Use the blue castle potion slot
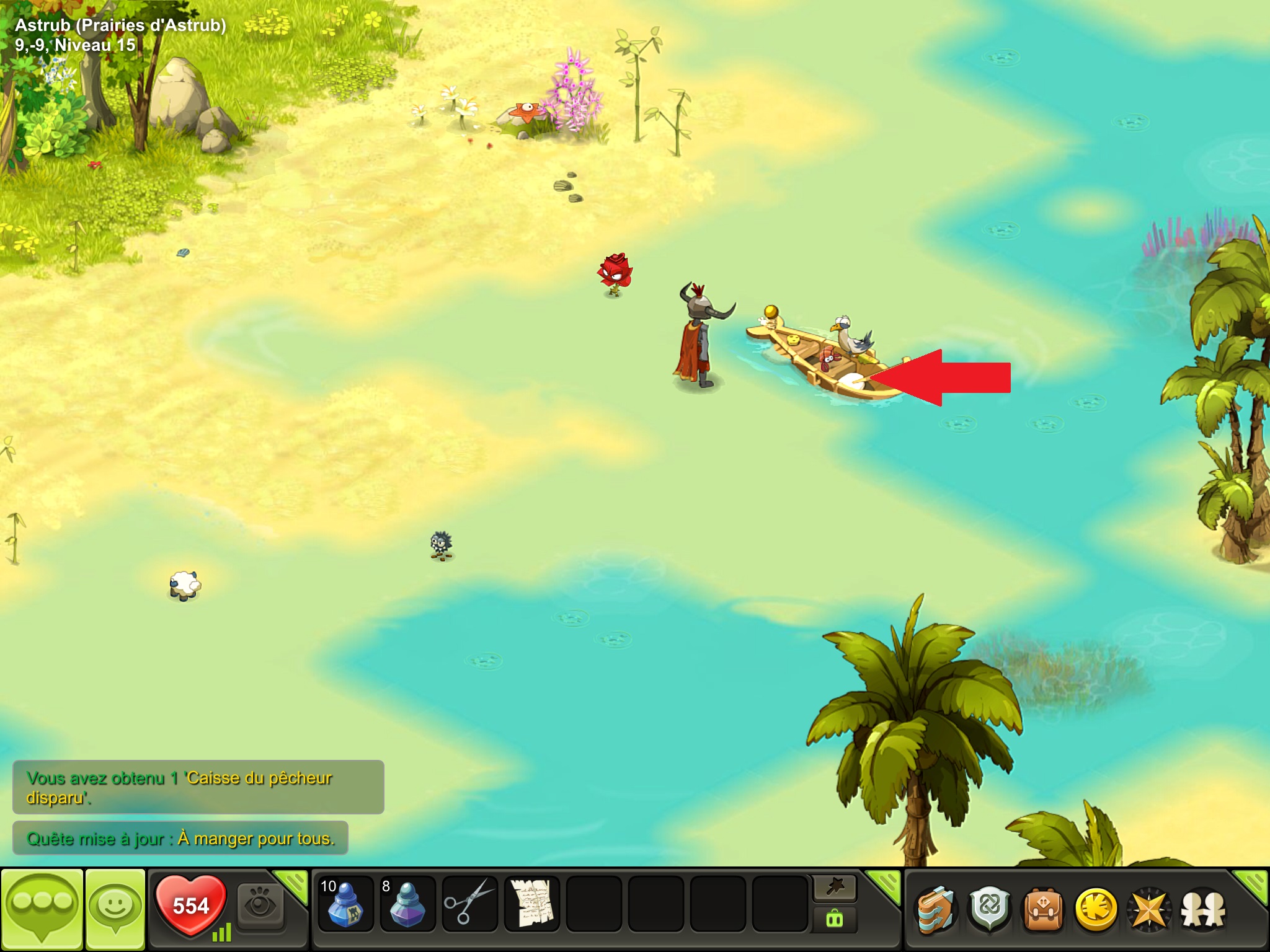Viewport: 1270px width, 952px height. [x=345, y=904]
